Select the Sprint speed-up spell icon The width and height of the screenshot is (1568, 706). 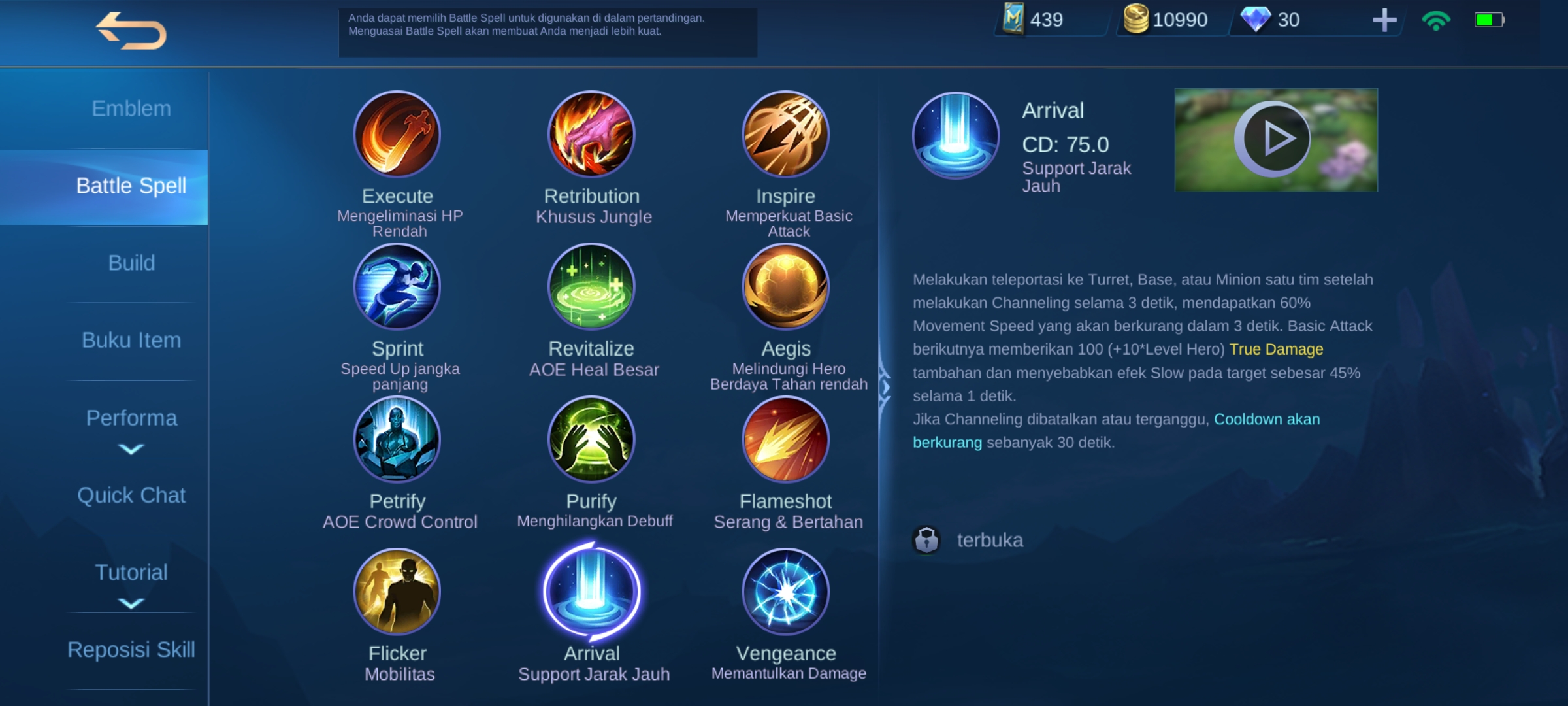tap(397, 286)
